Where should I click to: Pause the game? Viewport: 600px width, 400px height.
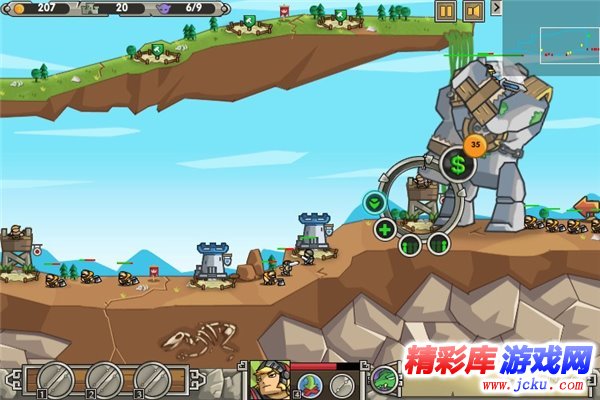446,11
